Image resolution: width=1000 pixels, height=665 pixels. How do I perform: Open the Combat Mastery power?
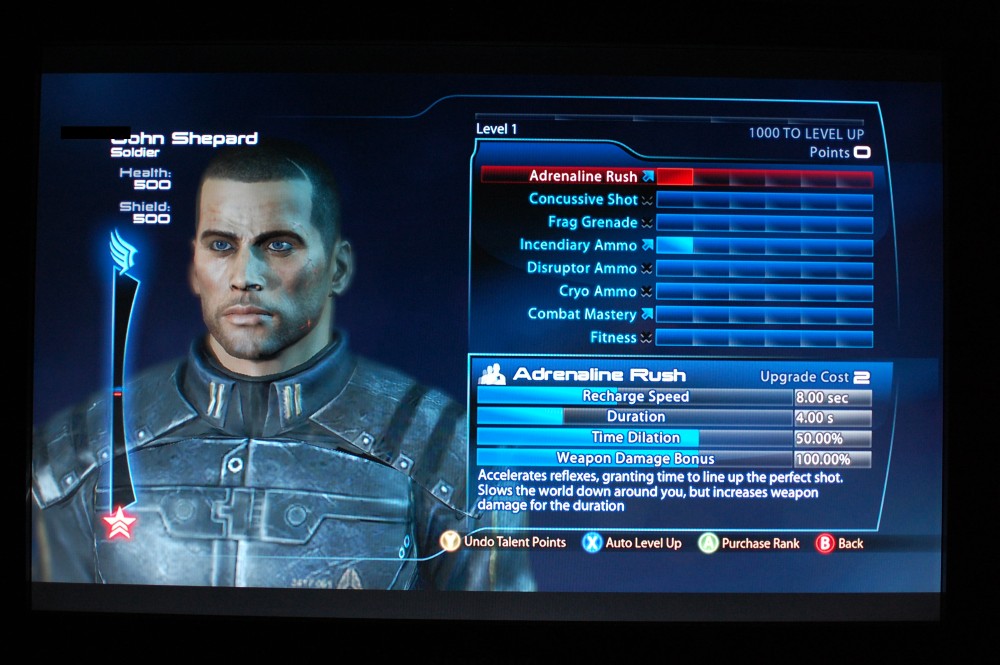point(582,315)
